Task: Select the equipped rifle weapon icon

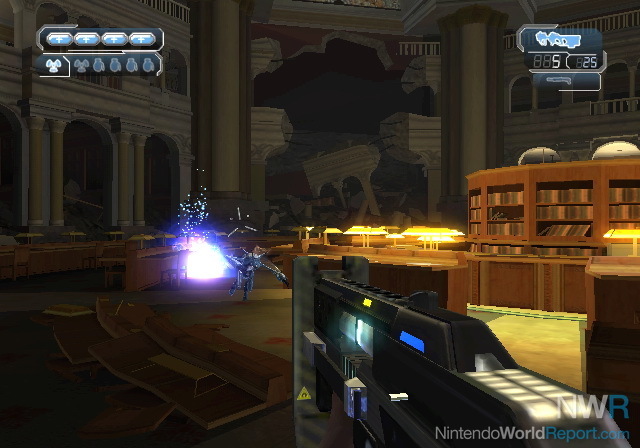Action: tap(559, 40)
